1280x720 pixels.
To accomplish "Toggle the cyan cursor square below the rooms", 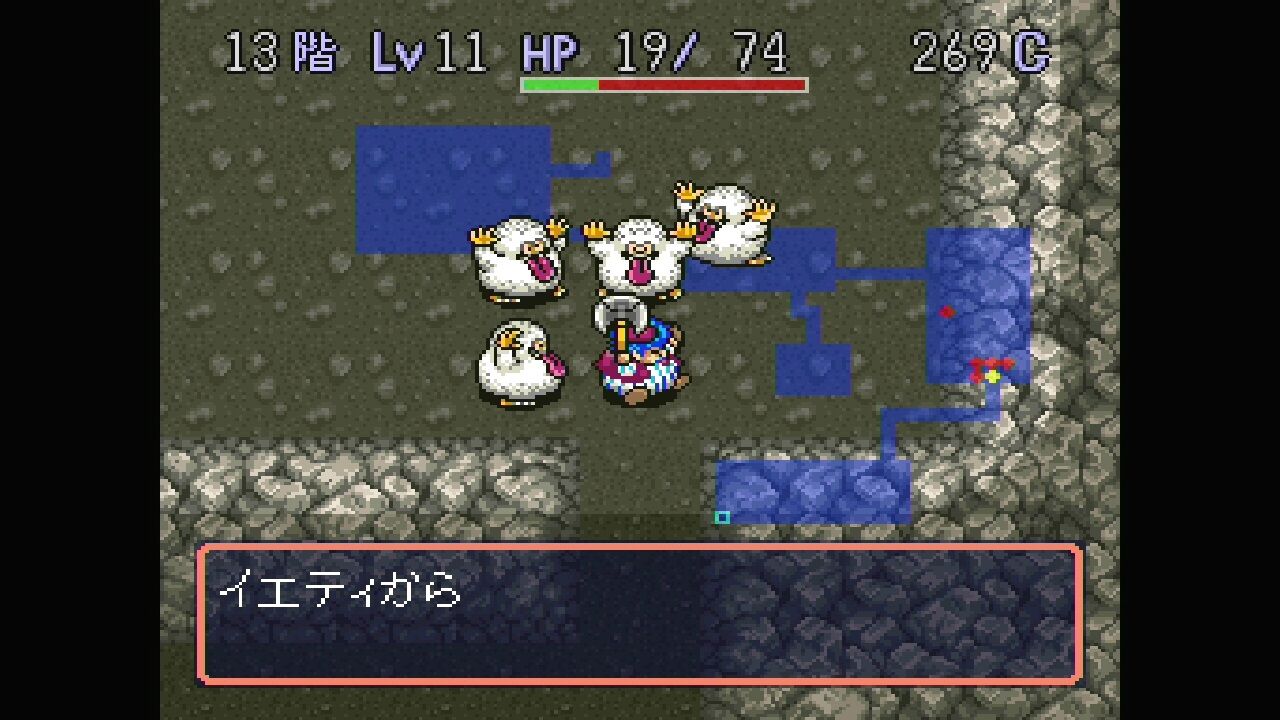I will point(722,515).
